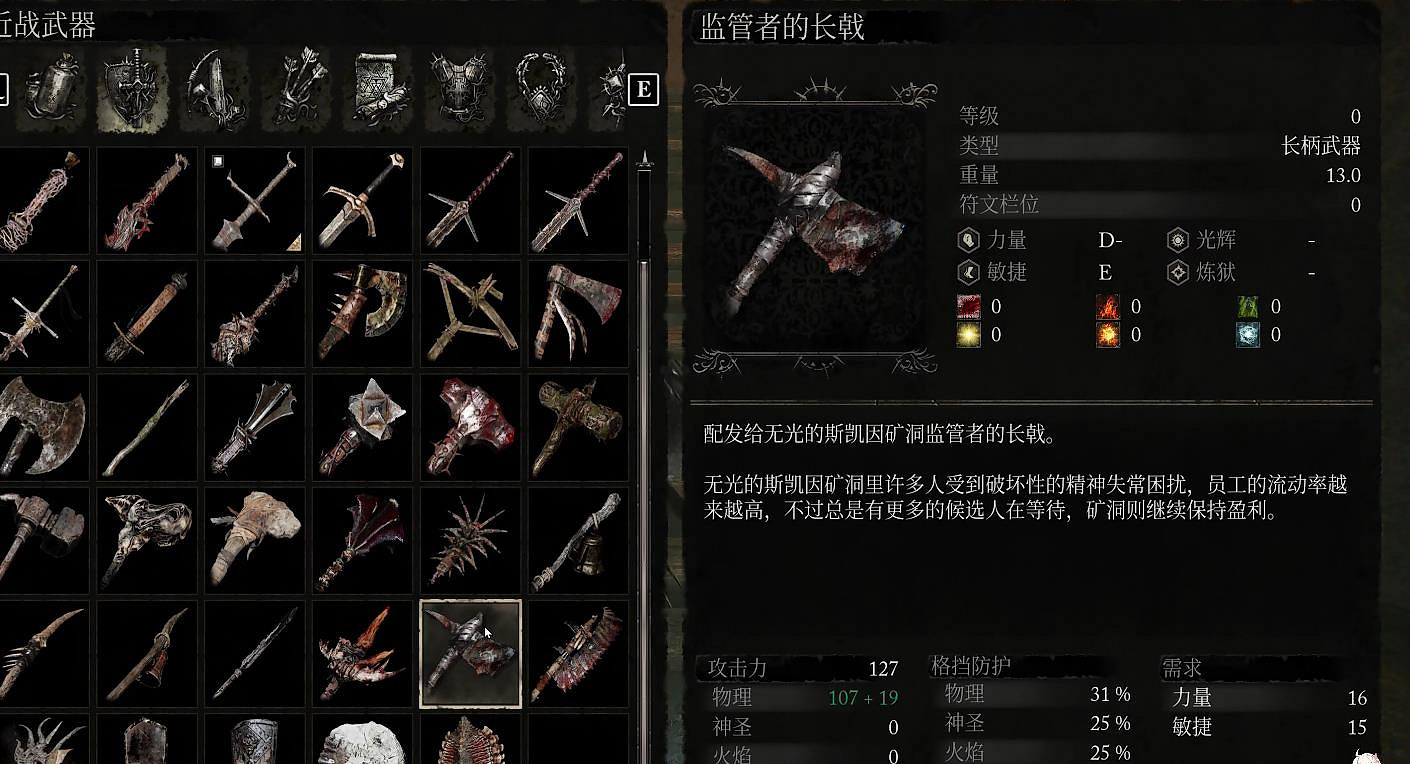1410x764 pixels.
Task: Click the frost damage element icon
Action: click(1248, 332)
